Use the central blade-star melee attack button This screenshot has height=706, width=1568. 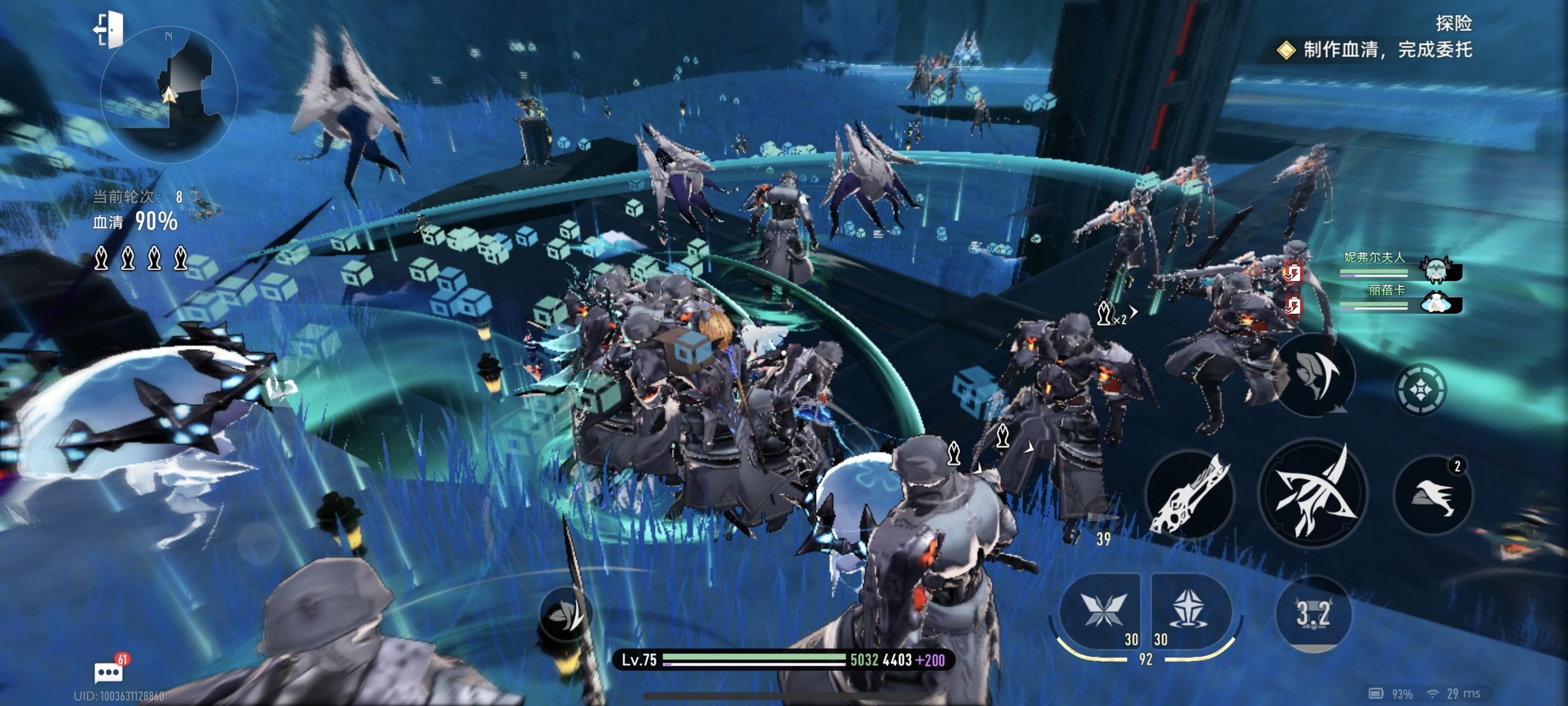click(x=1313, y=494)
